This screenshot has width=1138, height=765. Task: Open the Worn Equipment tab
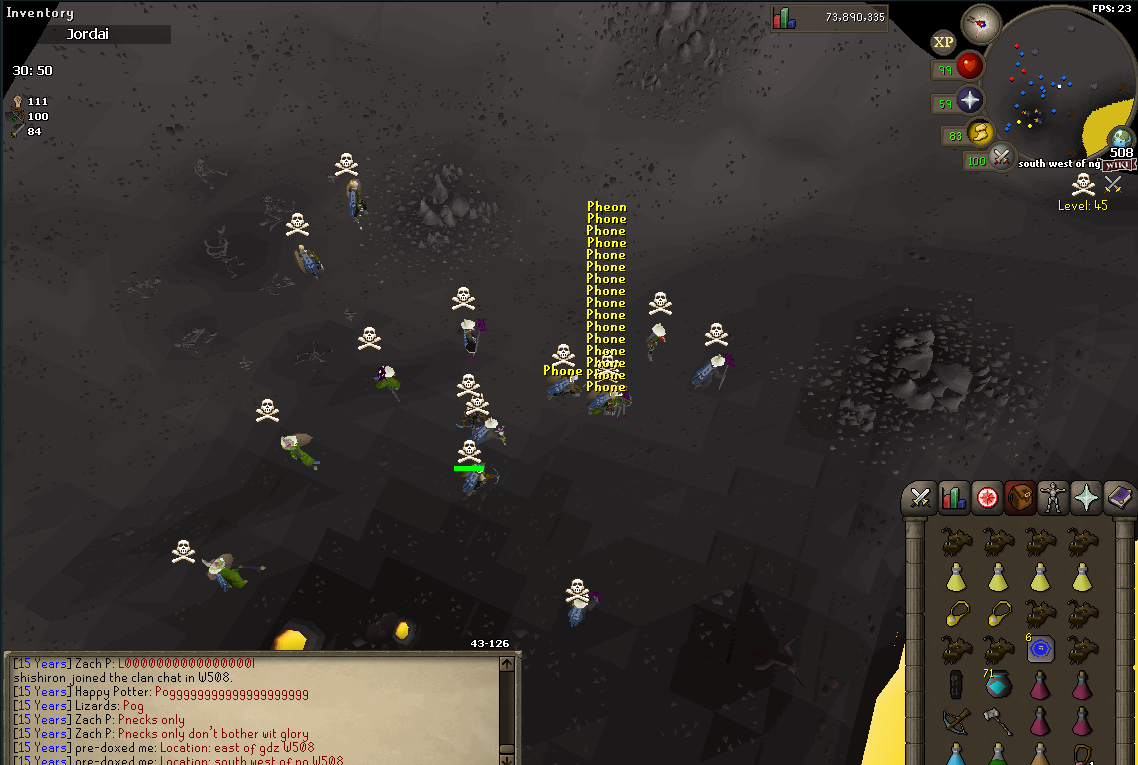pos(1053,496)
